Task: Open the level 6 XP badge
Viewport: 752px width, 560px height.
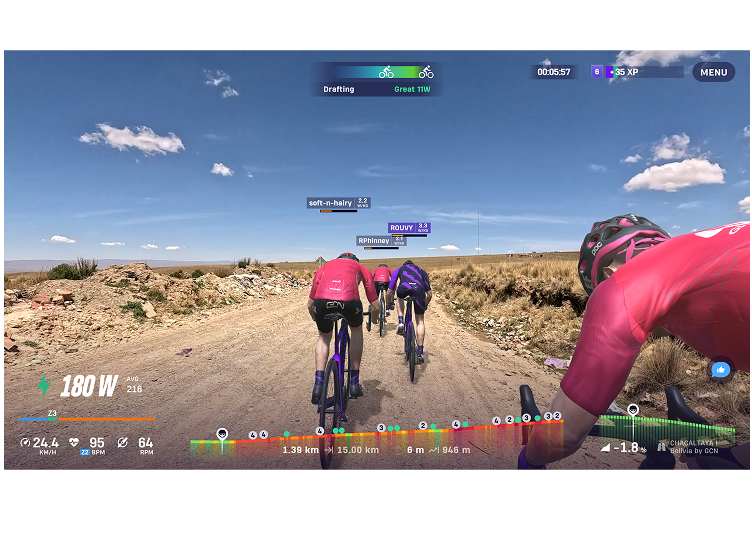Action: click(597, 72)
